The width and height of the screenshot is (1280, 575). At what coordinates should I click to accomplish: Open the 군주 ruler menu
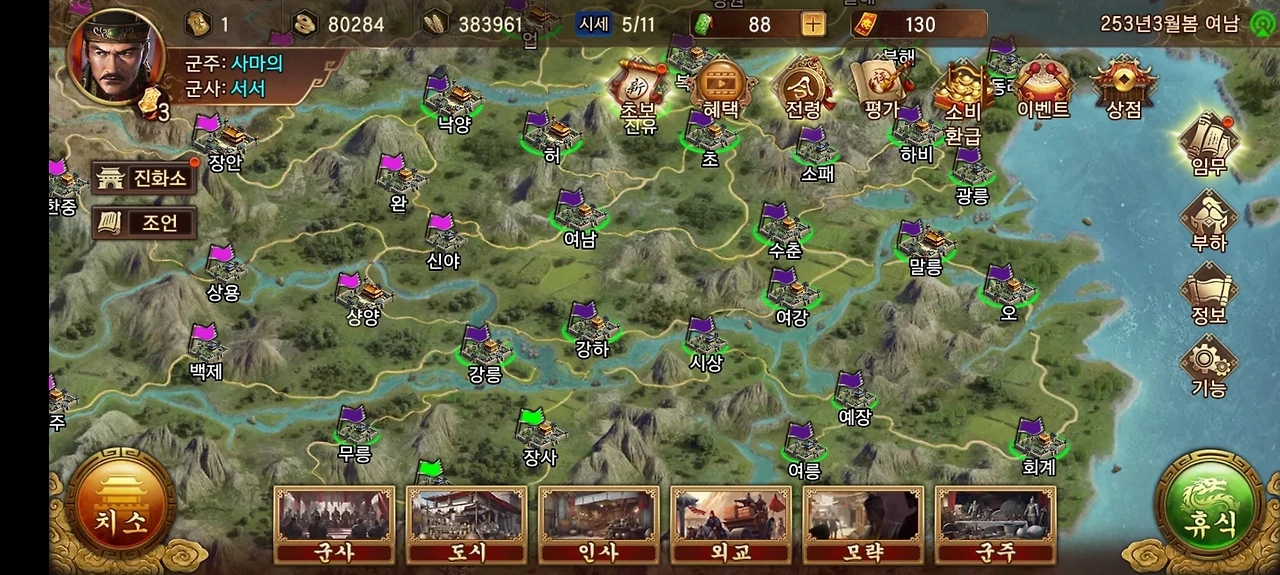[995, 525]
